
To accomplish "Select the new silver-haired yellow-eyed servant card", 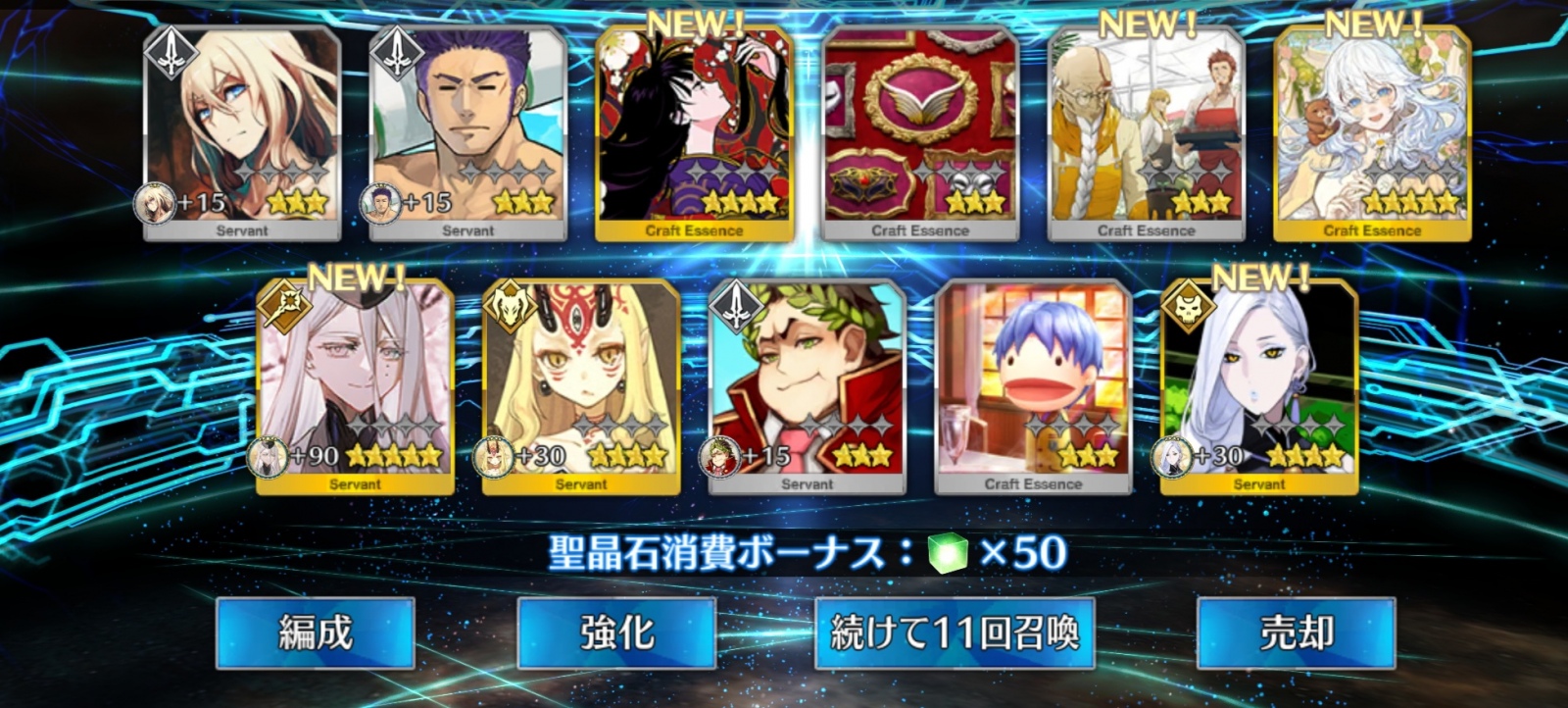I will click(x=1259, y=387).
